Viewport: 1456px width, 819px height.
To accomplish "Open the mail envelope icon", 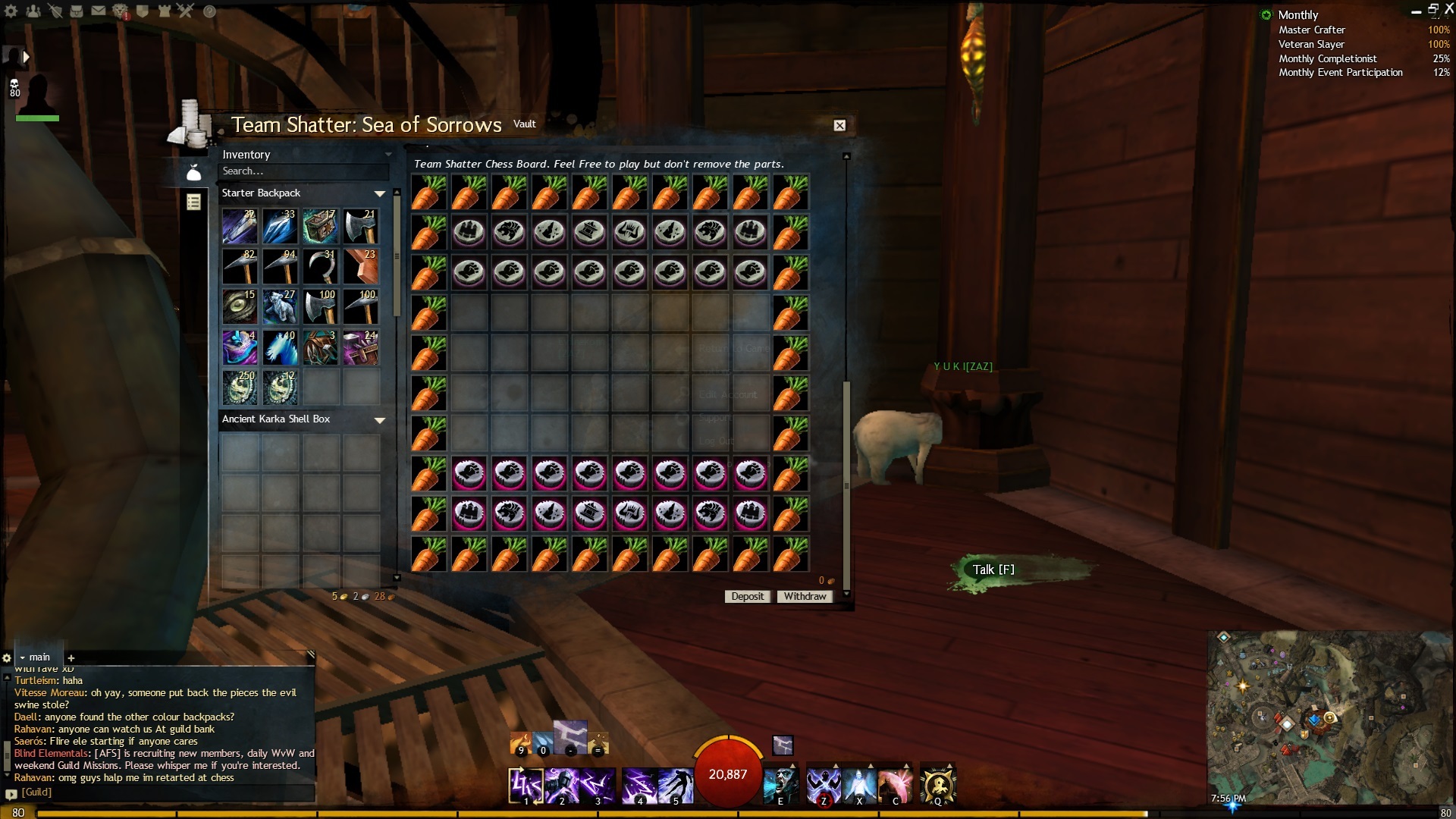I will click(99, 11).
